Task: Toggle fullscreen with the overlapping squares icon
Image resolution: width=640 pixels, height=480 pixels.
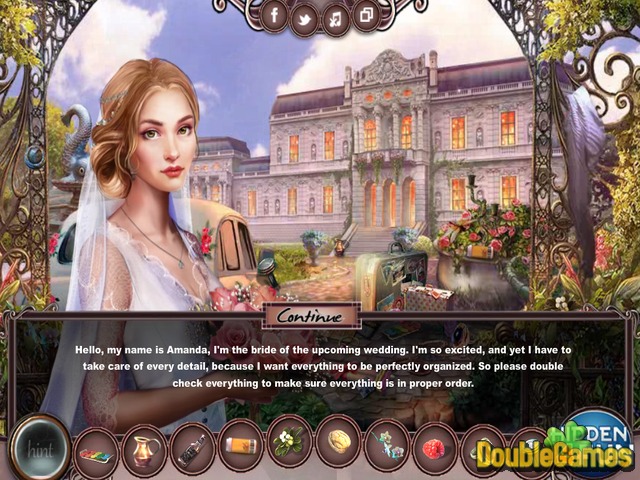Action: click(365, 16)
